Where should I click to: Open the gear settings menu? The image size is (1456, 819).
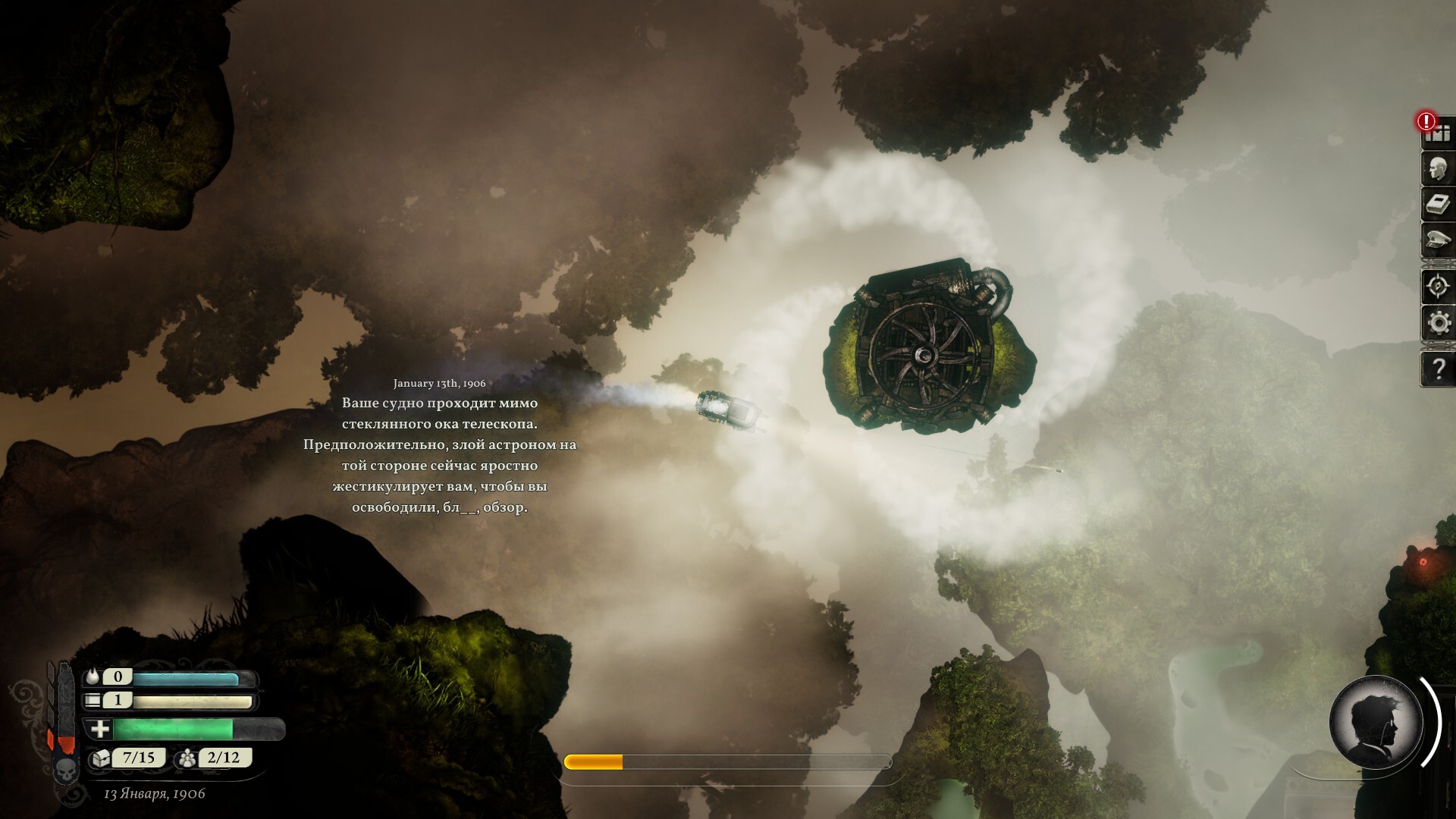[x=1438, y=323]
